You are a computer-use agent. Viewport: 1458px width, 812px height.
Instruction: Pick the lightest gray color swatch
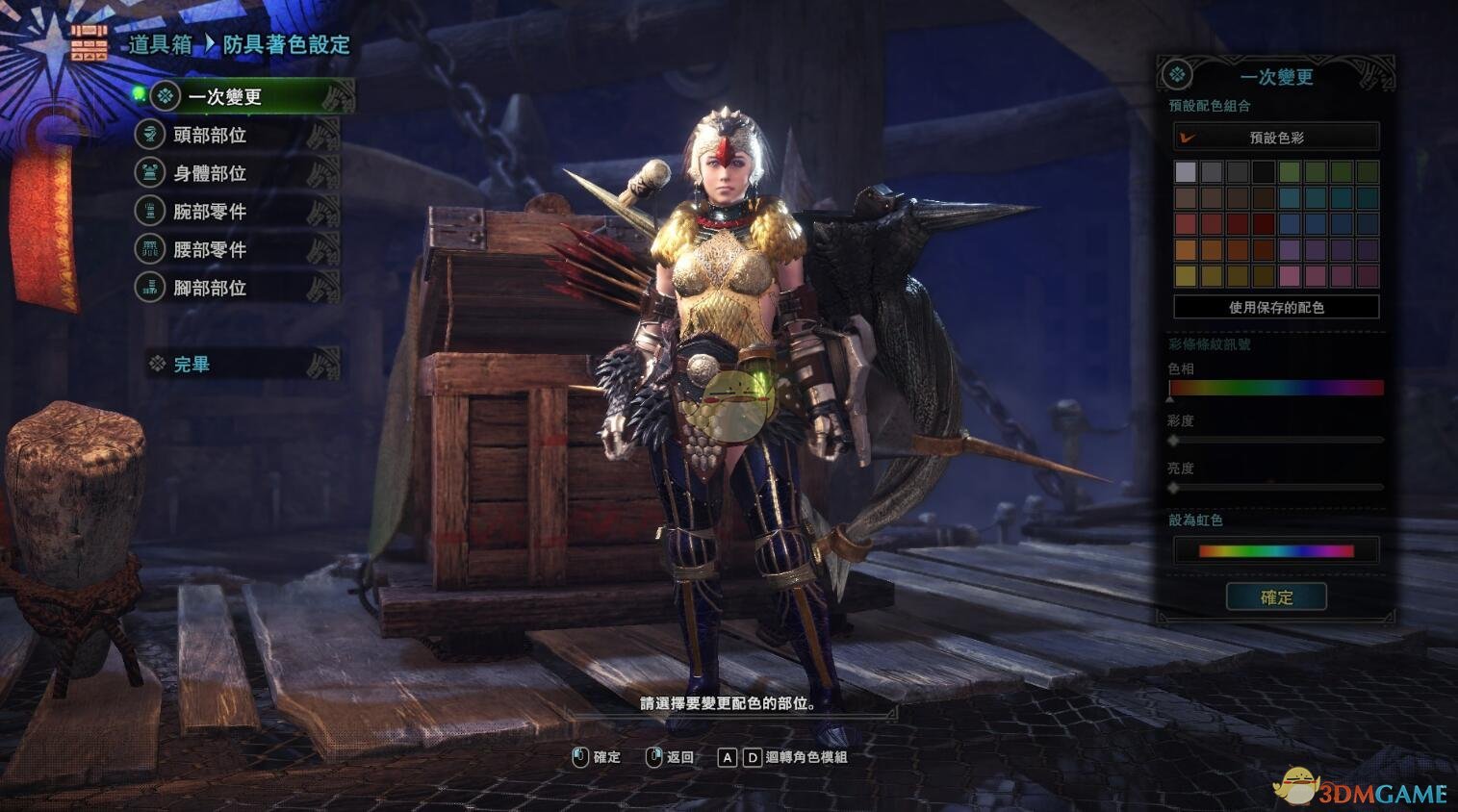pyautogui.click(x=1186, y=172)
